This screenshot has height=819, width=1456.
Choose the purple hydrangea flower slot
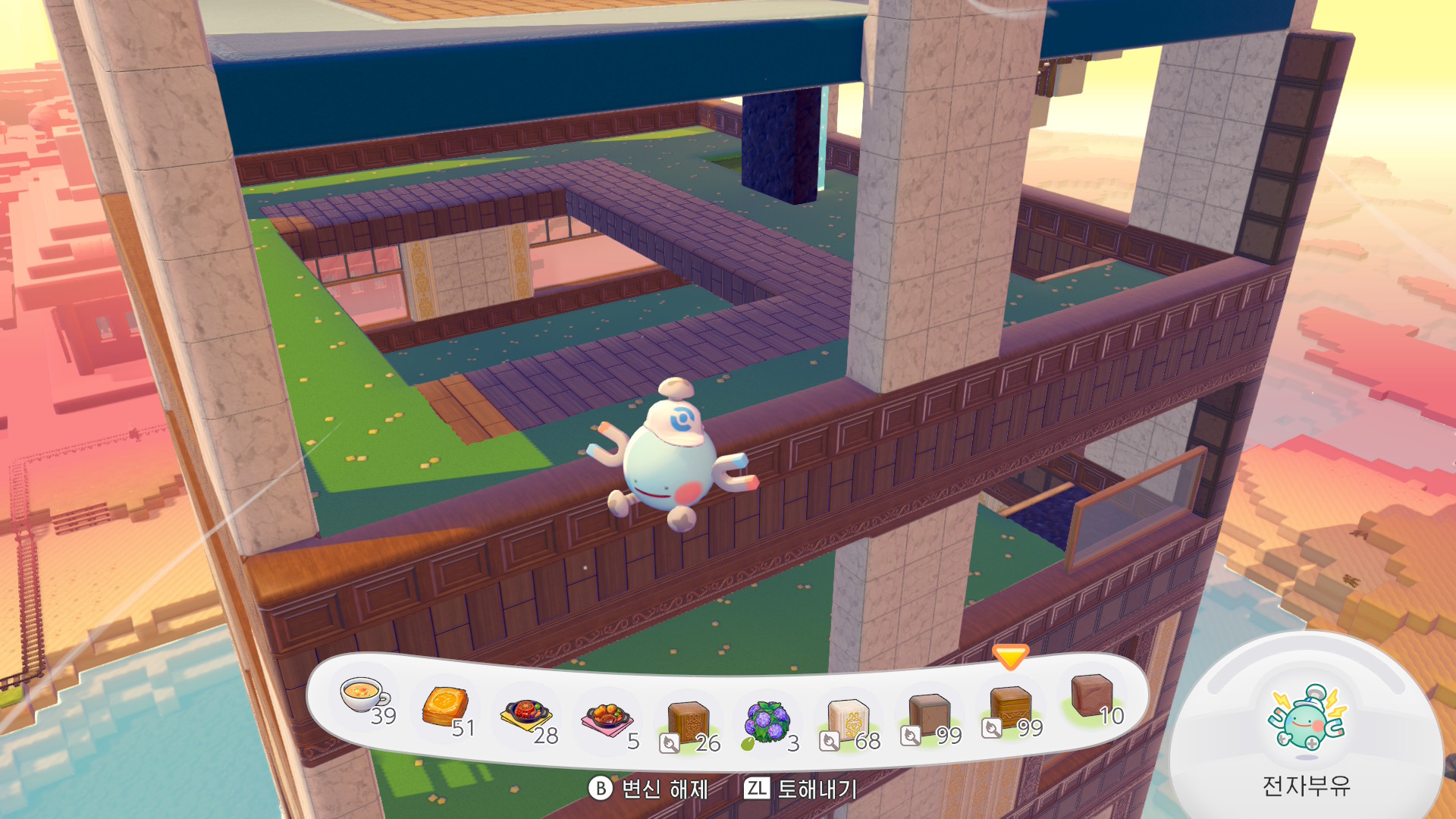[x=767, y=722]
